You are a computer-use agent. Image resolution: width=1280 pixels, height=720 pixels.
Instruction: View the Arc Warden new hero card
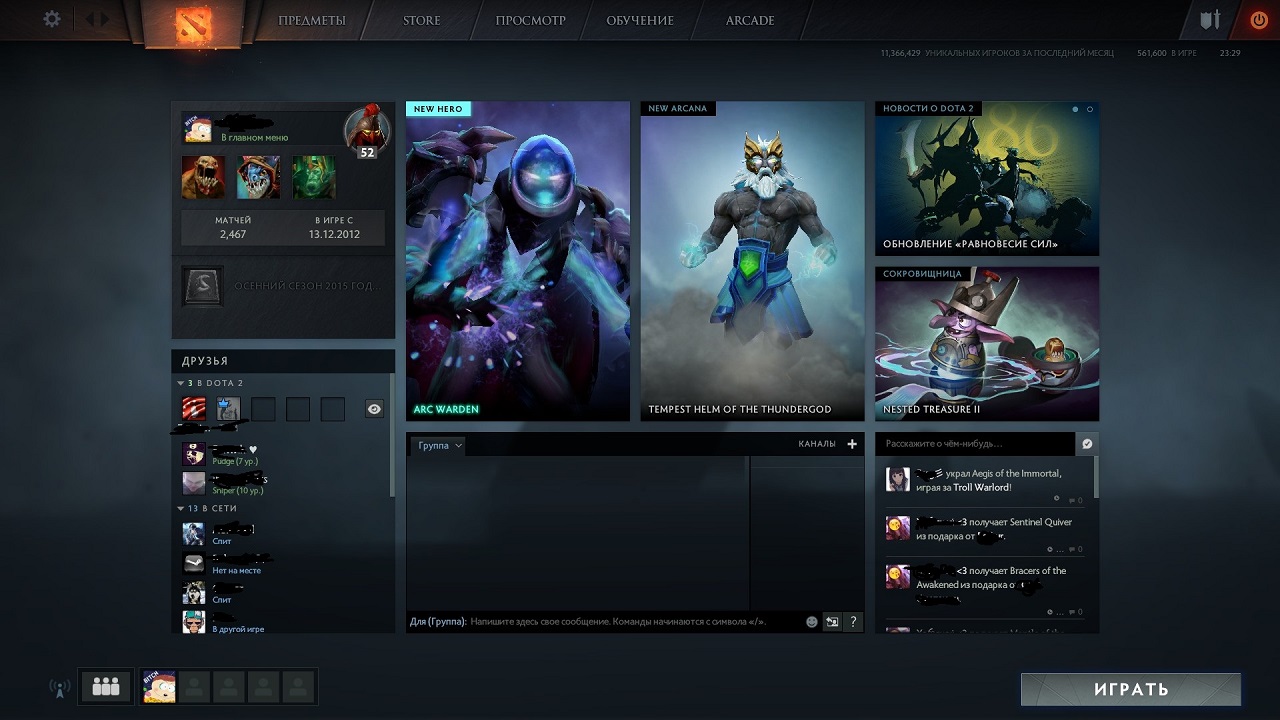point(517,260)
